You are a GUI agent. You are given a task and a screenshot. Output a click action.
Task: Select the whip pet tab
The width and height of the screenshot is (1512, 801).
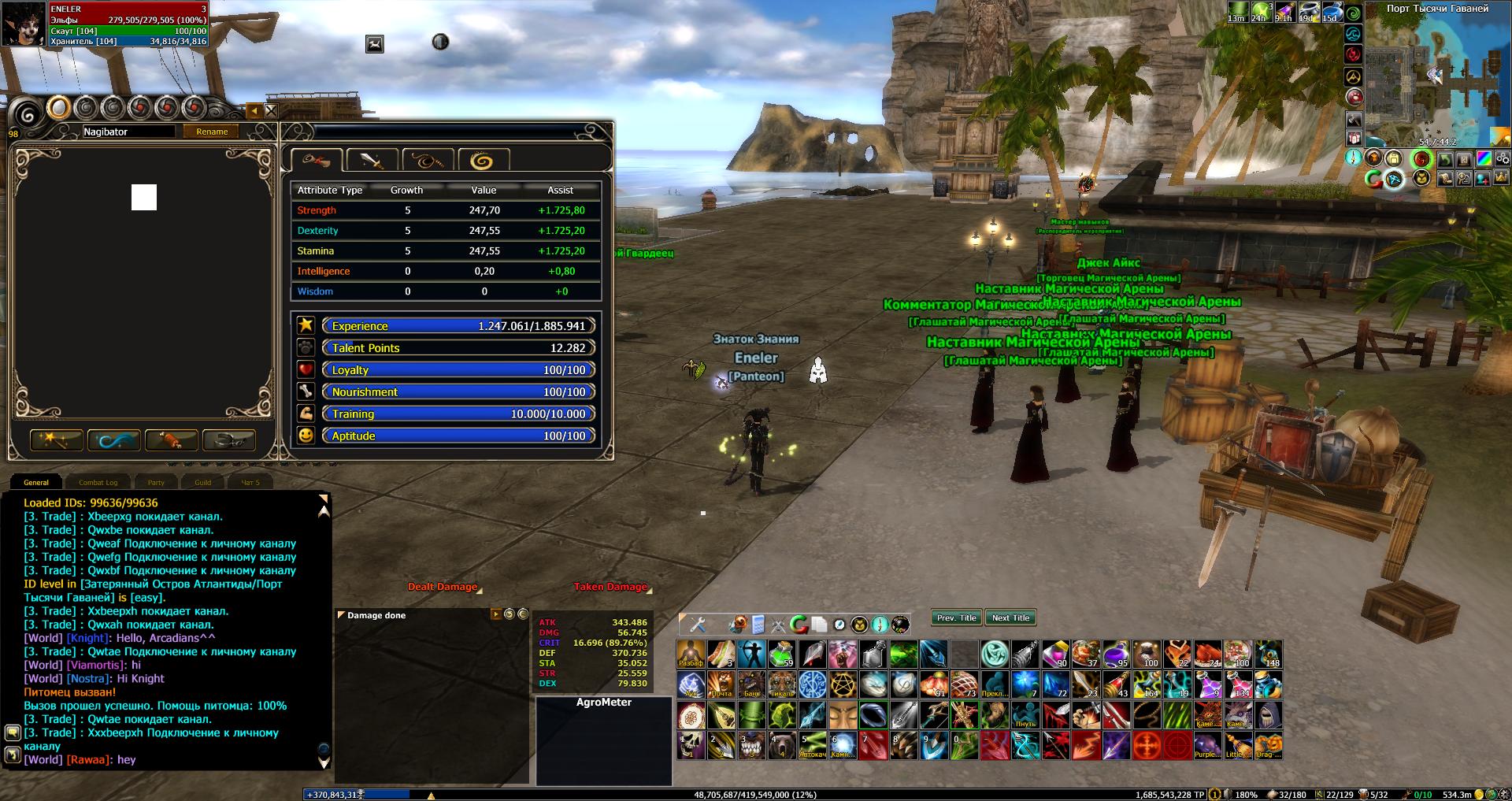pos(427,161)
